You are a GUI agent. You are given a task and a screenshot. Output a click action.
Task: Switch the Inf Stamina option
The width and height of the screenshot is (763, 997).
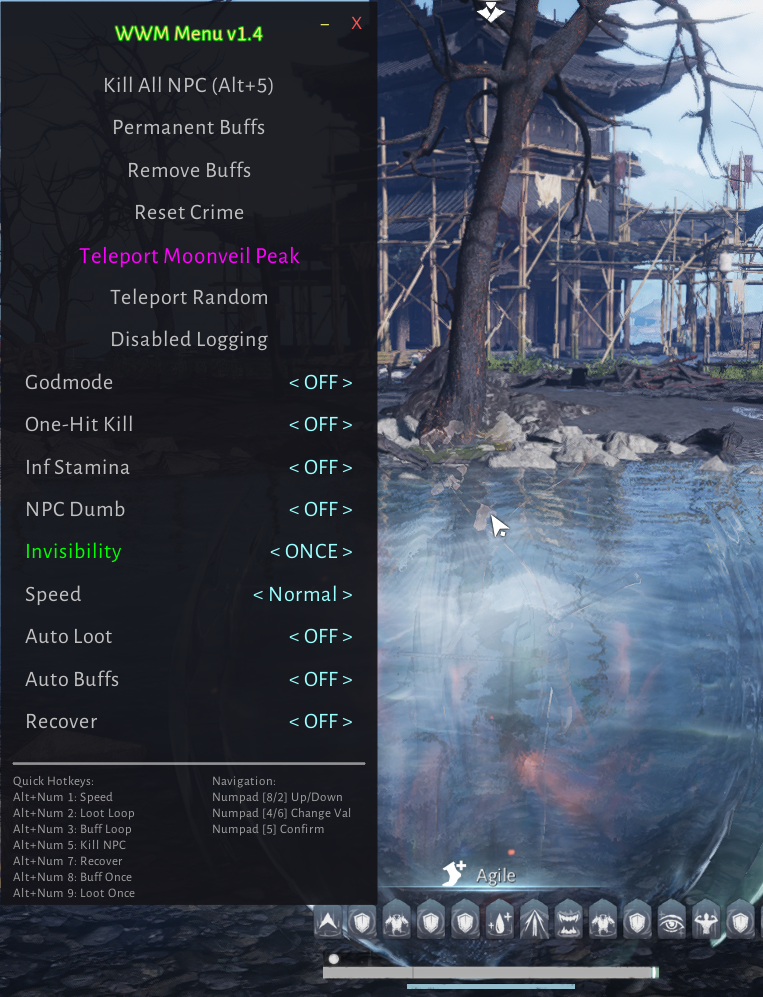320,468
